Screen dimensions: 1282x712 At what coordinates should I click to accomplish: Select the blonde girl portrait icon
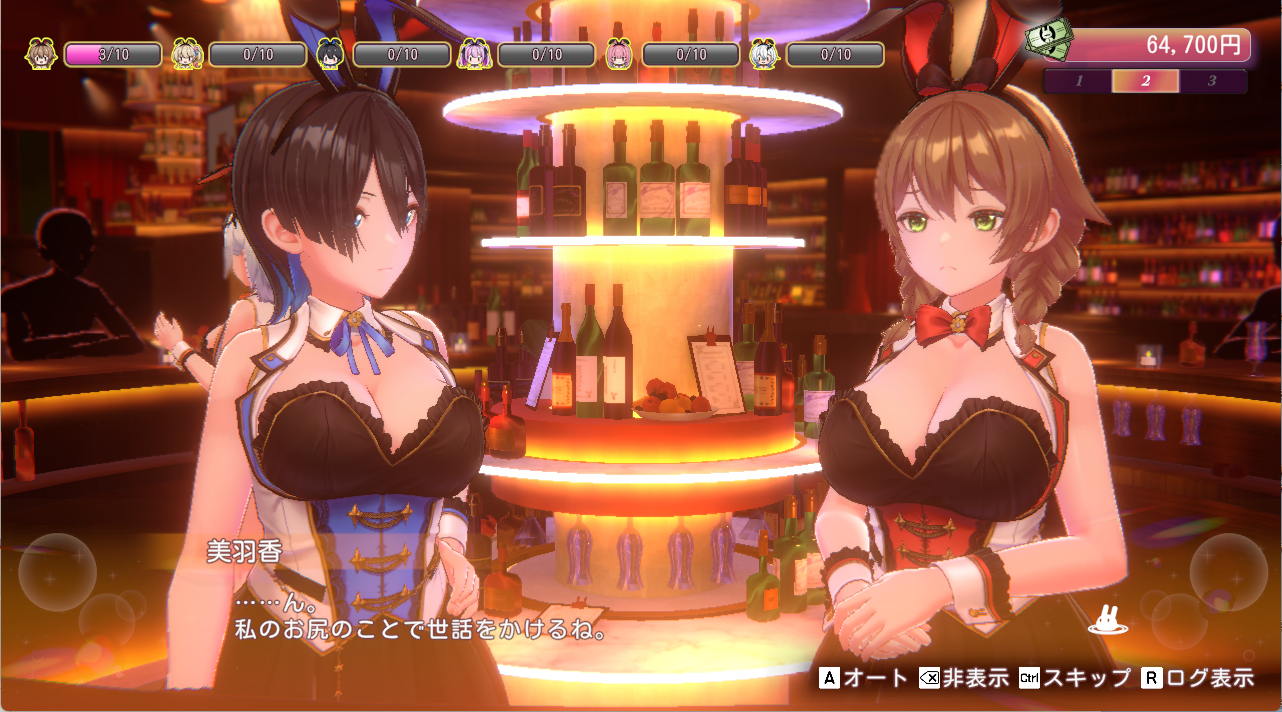(x=186, y=54)
